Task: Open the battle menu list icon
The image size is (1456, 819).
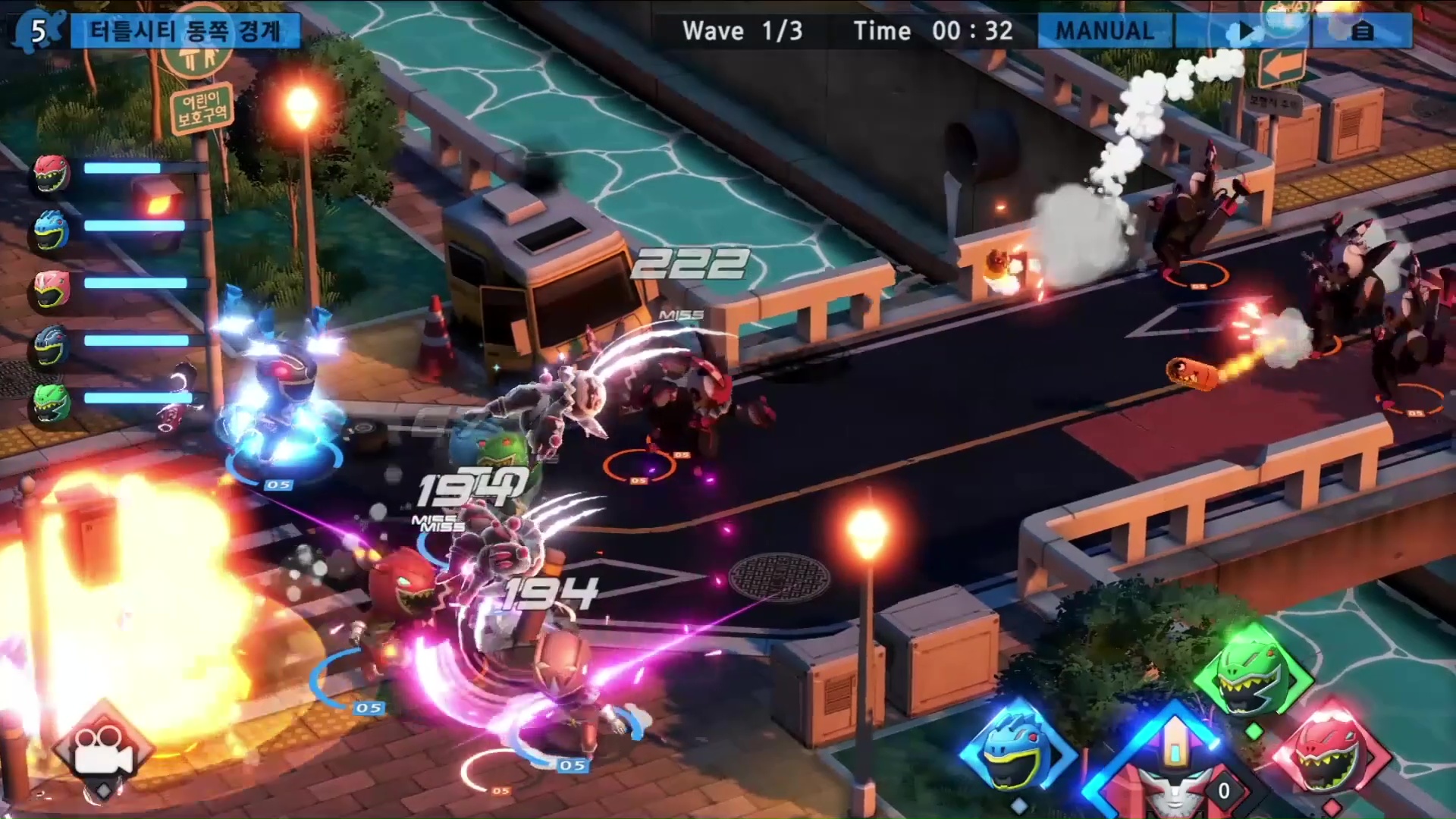Action: coord(1362,32)
